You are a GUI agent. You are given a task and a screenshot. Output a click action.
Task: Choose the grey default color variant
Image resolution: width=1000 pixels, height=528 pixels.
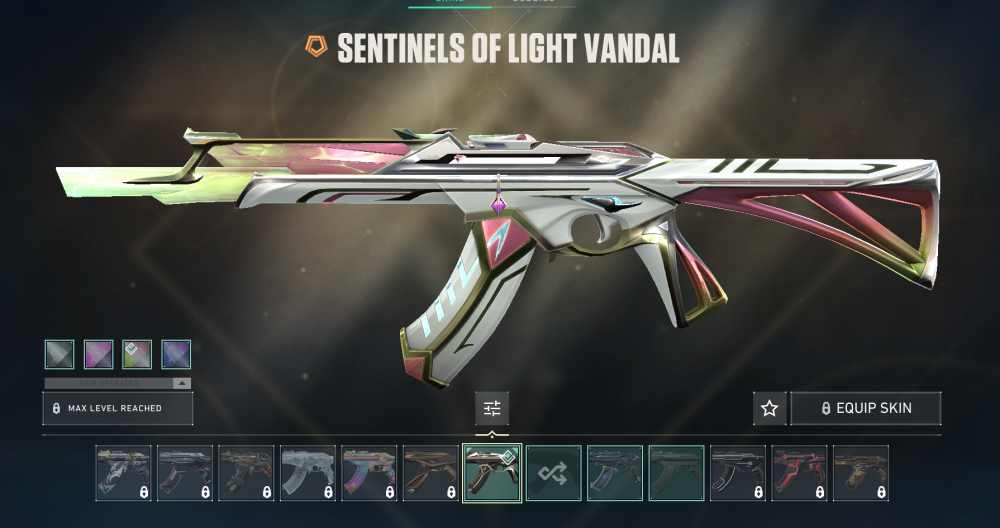59,354
